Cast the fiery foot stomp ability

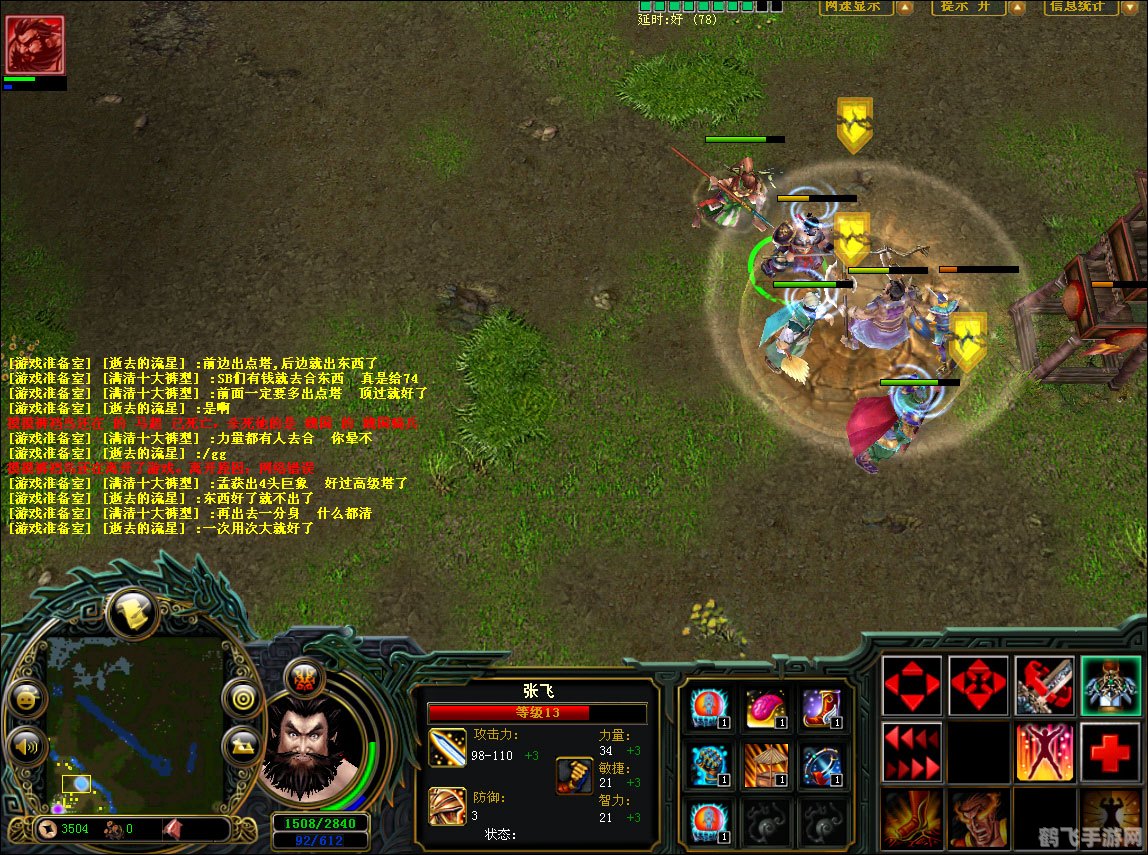pyautogui.click(x=911, y=819)
